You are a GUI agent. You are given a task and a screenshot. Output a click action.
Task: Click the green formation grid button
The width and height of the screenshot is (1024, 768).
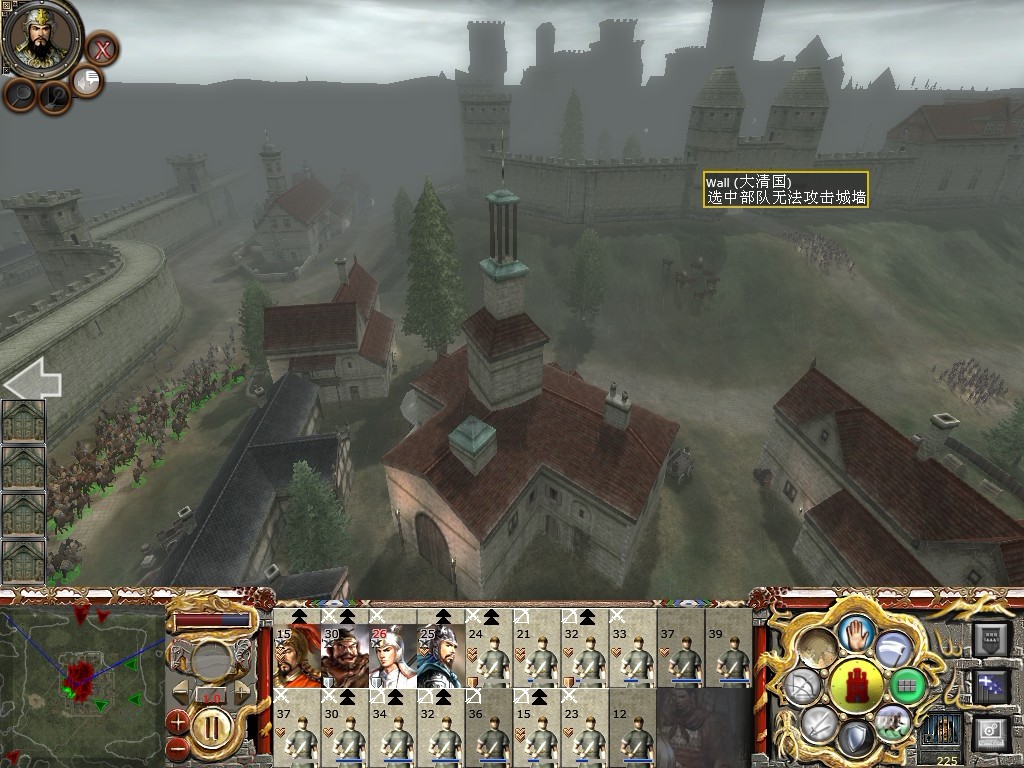(x=908, y=686)
